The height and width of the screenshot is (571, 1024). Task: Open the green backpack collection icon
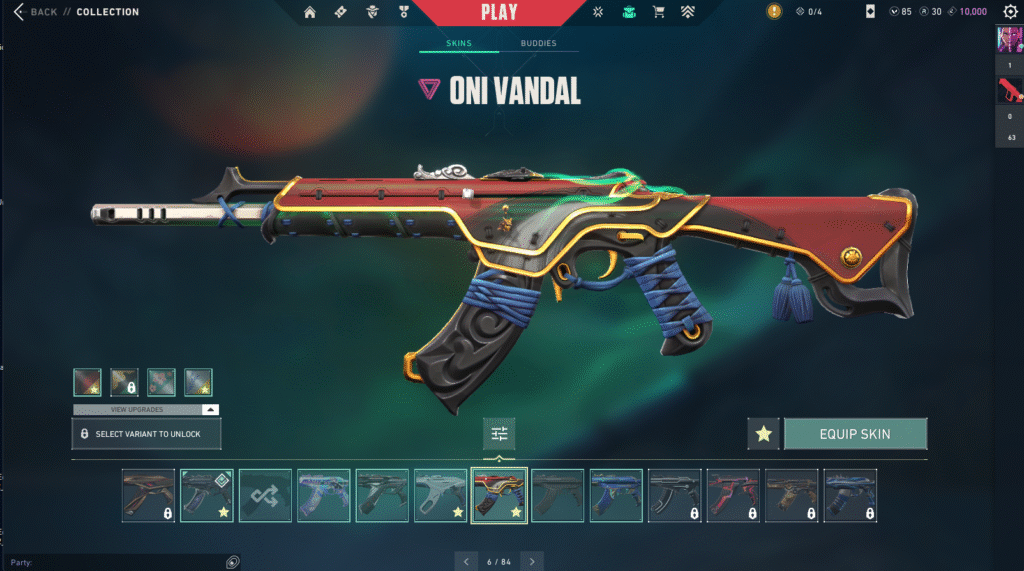628,13
